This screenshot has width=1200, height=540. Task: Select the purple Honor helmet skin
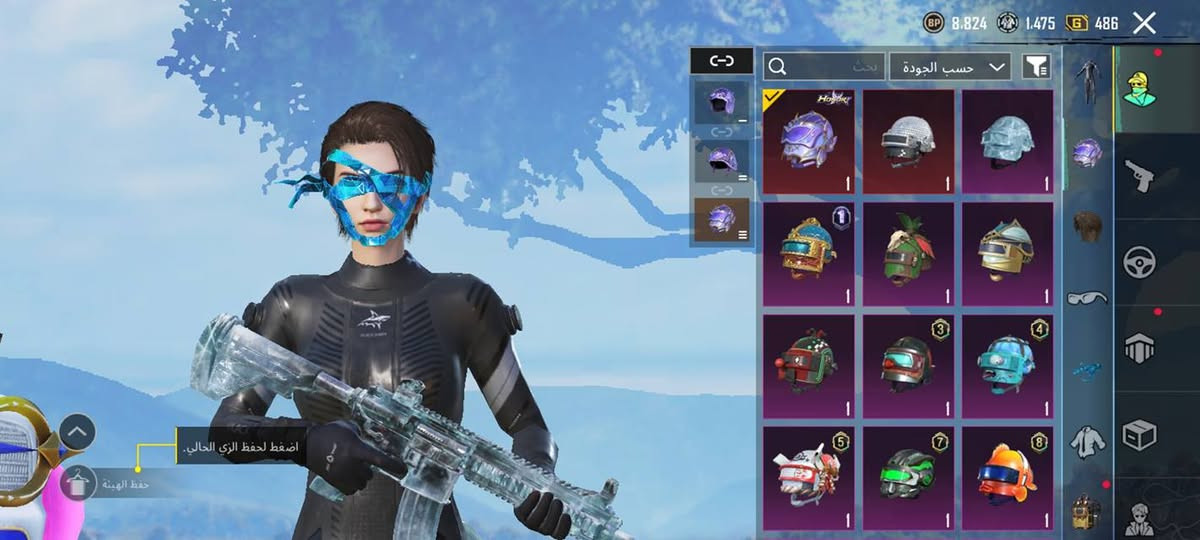[x=808, y=141]
